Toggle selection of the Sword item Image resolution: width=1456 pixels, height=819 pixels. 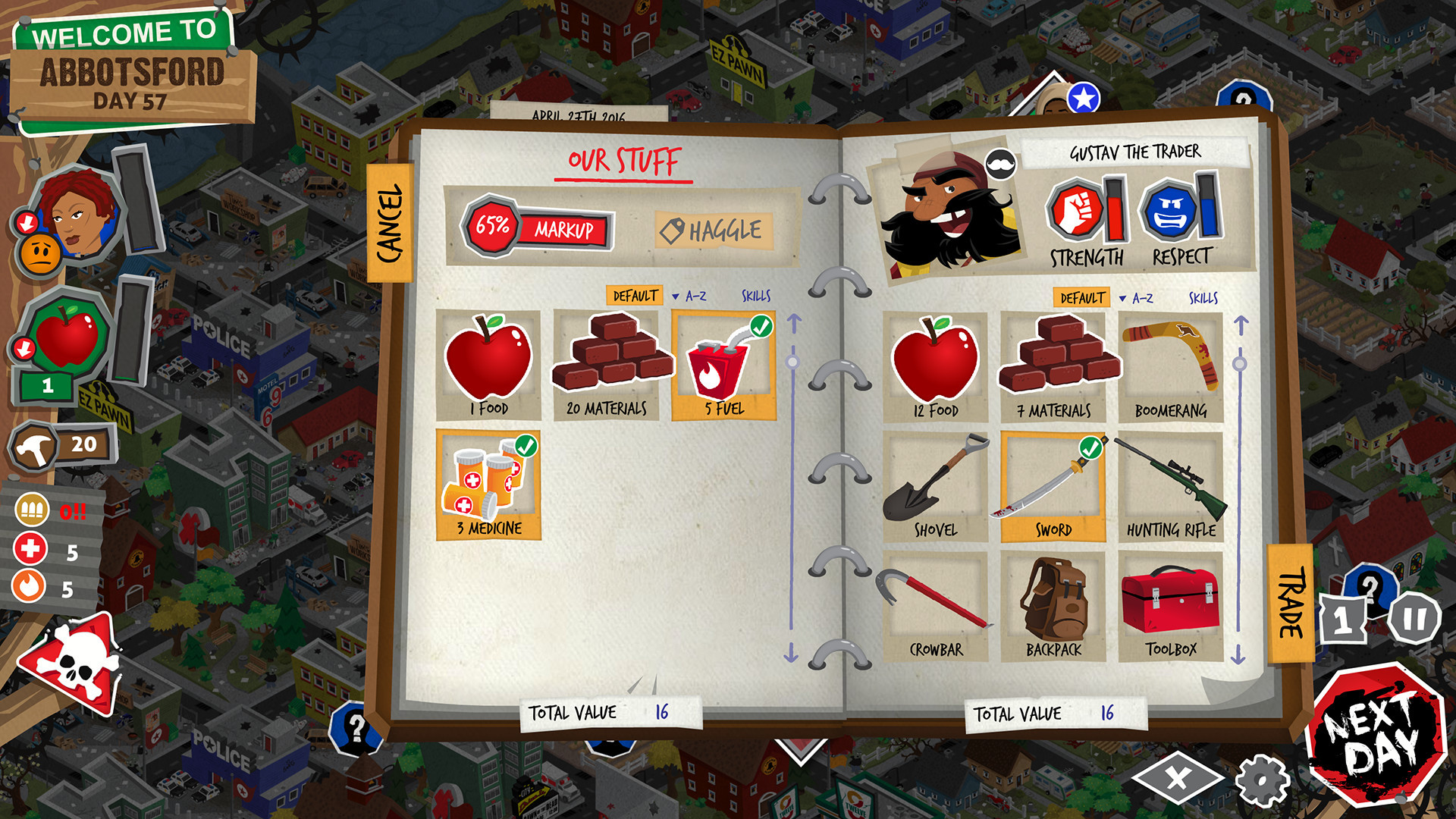click(x=1053, y=478)
